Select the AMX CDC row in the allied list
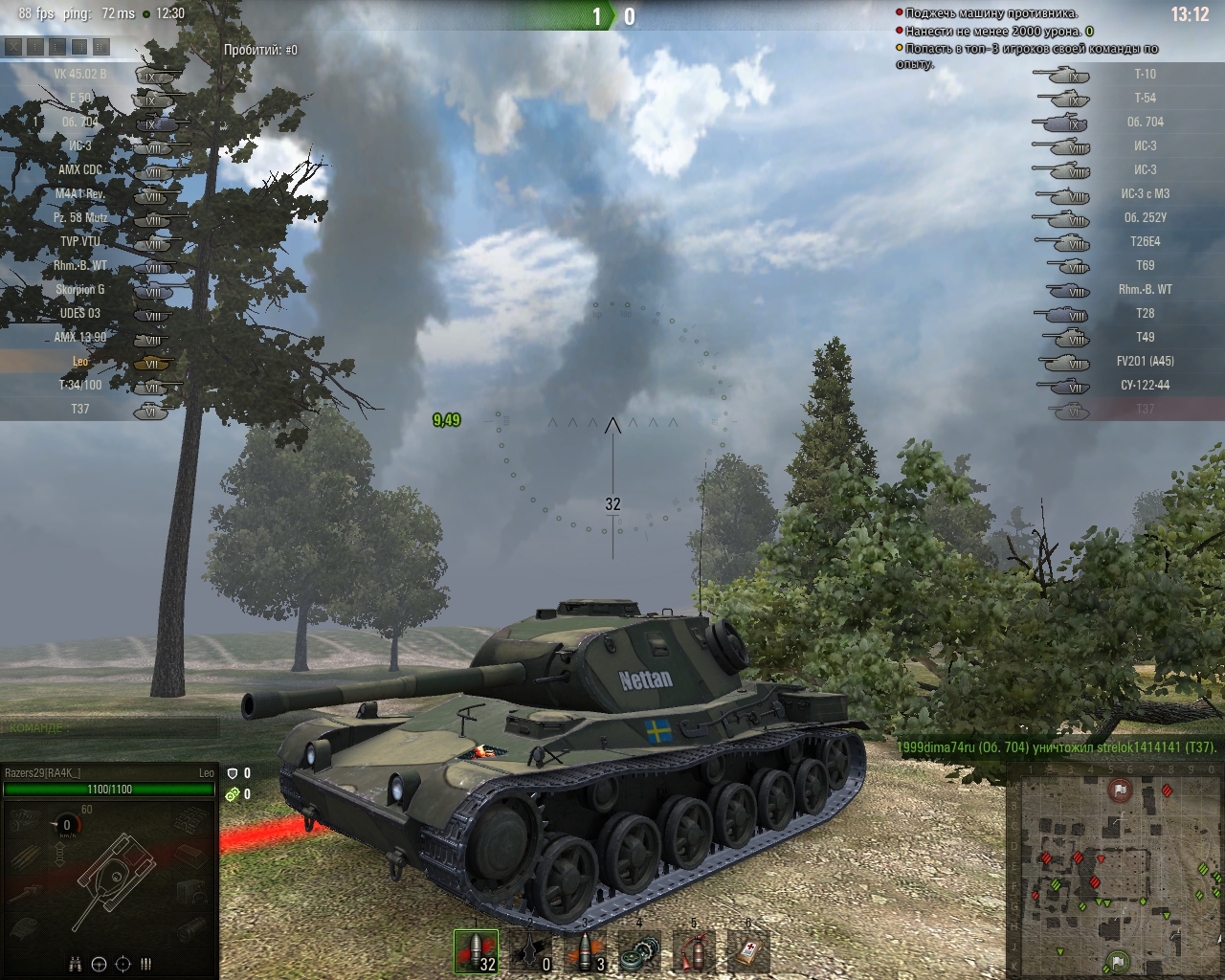 coord(81,169)
